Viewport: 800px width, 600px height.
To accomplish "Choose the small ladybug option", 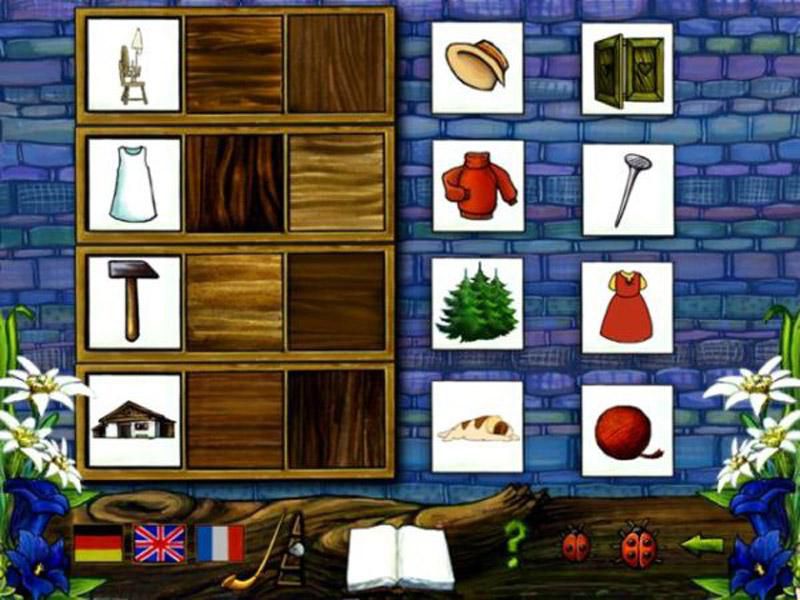I will [575, 545].
